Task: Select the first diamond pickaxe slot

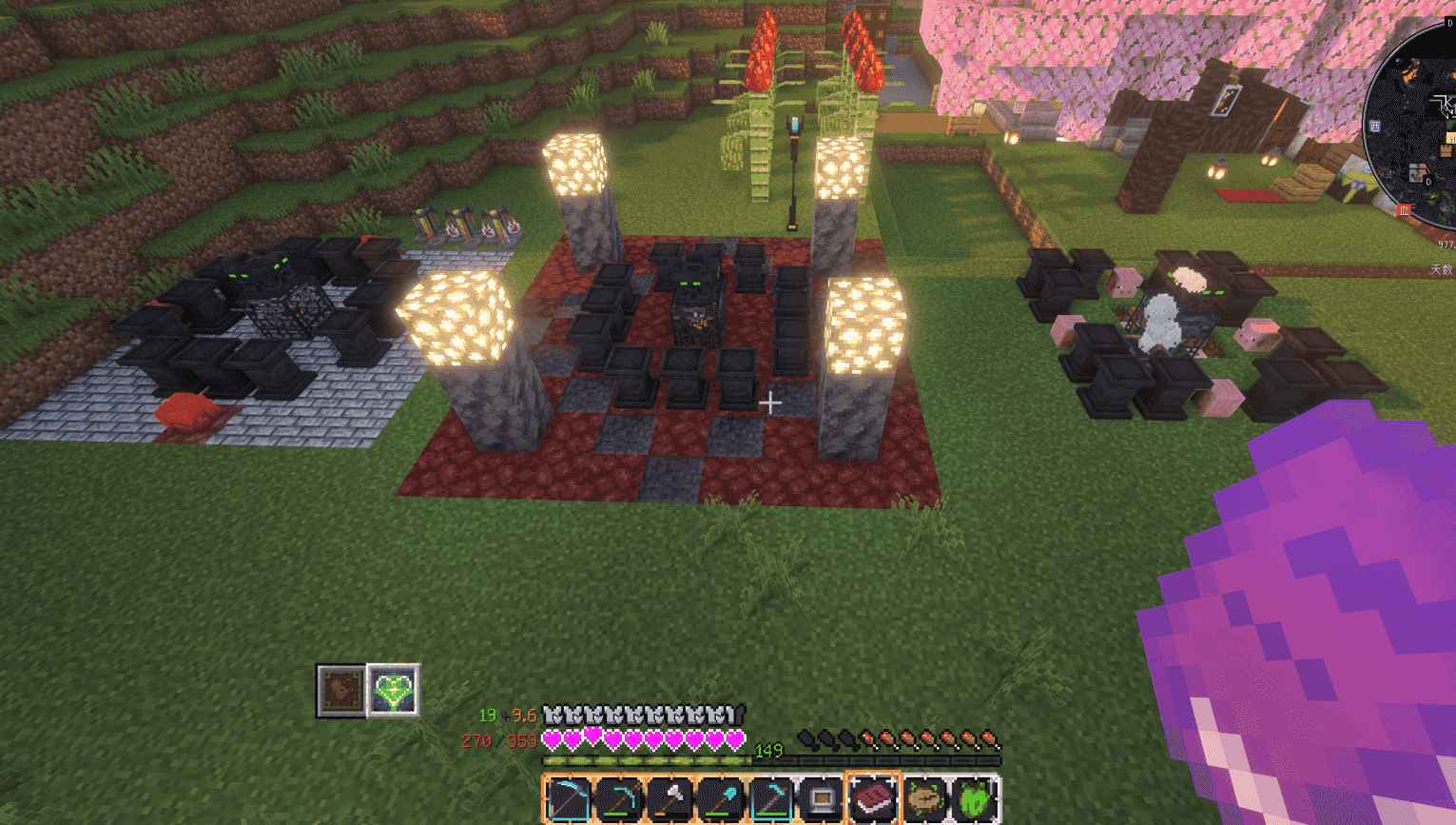Action: point(619,797)
